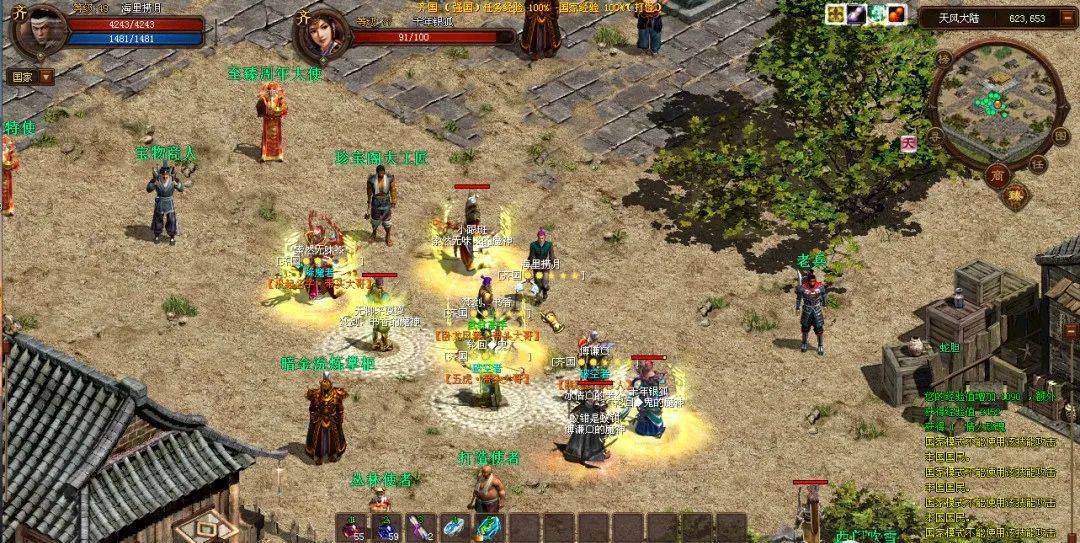Click the 国 button on the minimap ring
Viewport: 1080px width, 543px height.
[1060, 131]
